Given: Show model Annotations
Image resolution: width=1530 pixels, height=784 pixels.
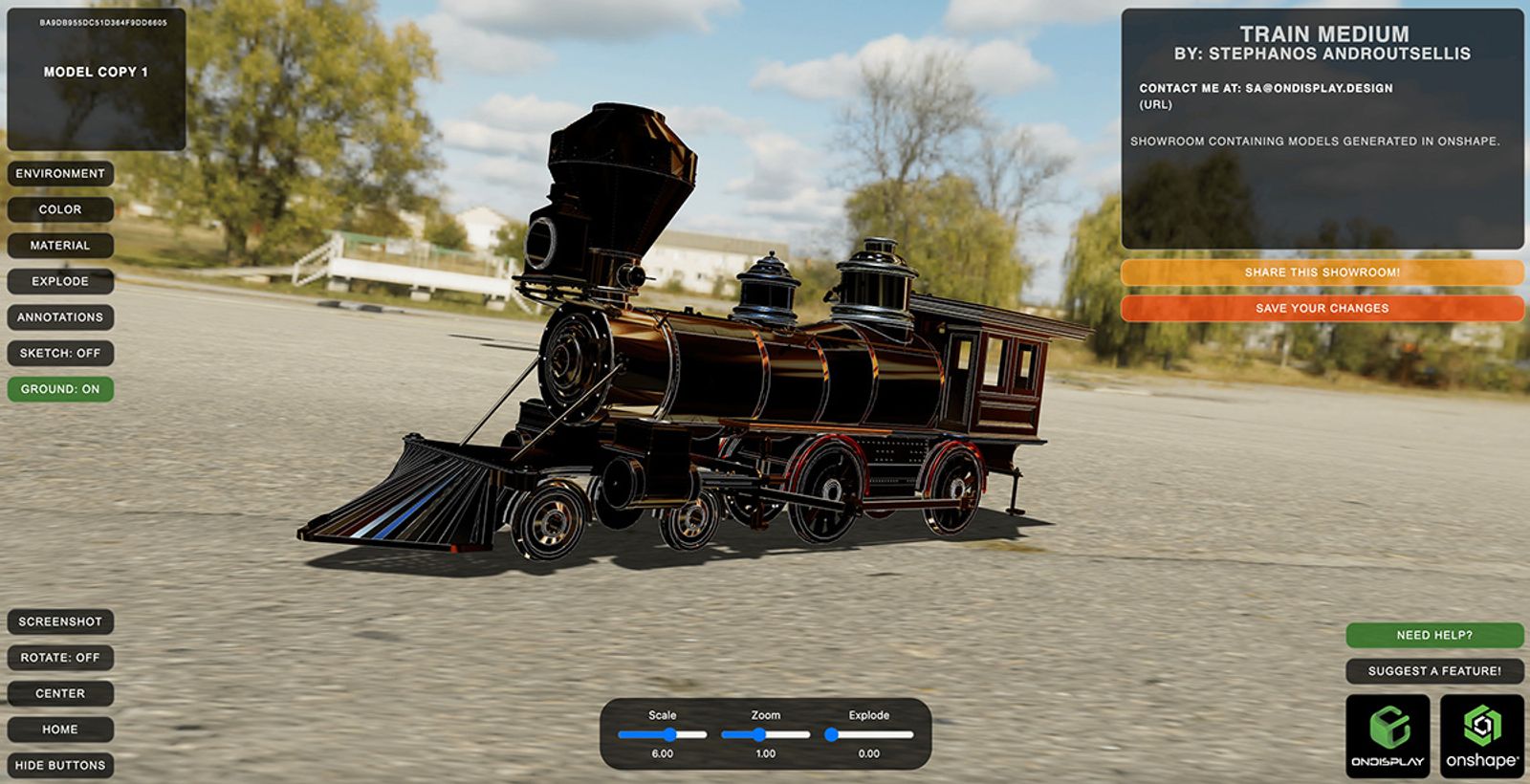Looking at the screenshot, I should 61,316.
